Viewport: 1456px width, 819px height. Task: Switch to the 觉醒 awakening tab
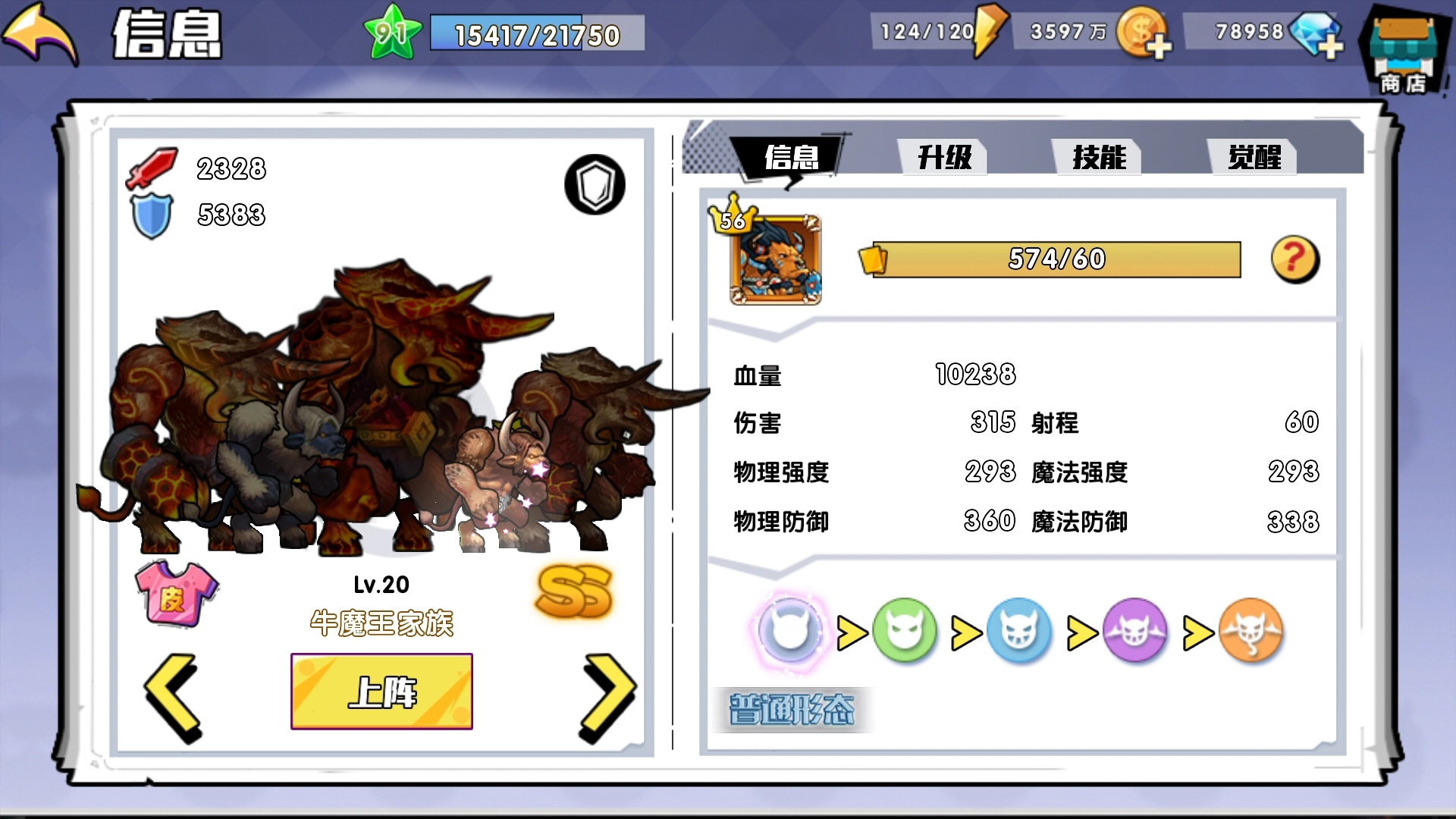[1255, 155]
